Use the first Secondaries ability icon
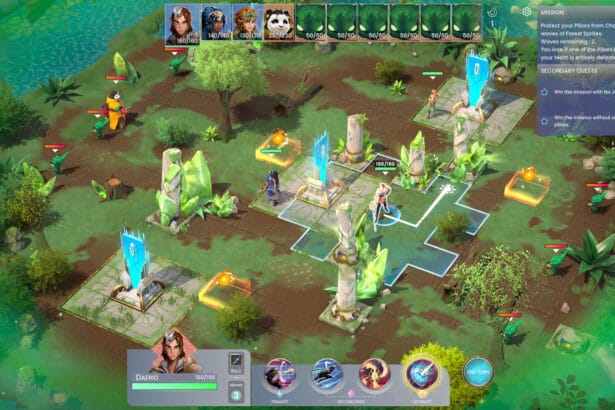 [x=327, y=374]
